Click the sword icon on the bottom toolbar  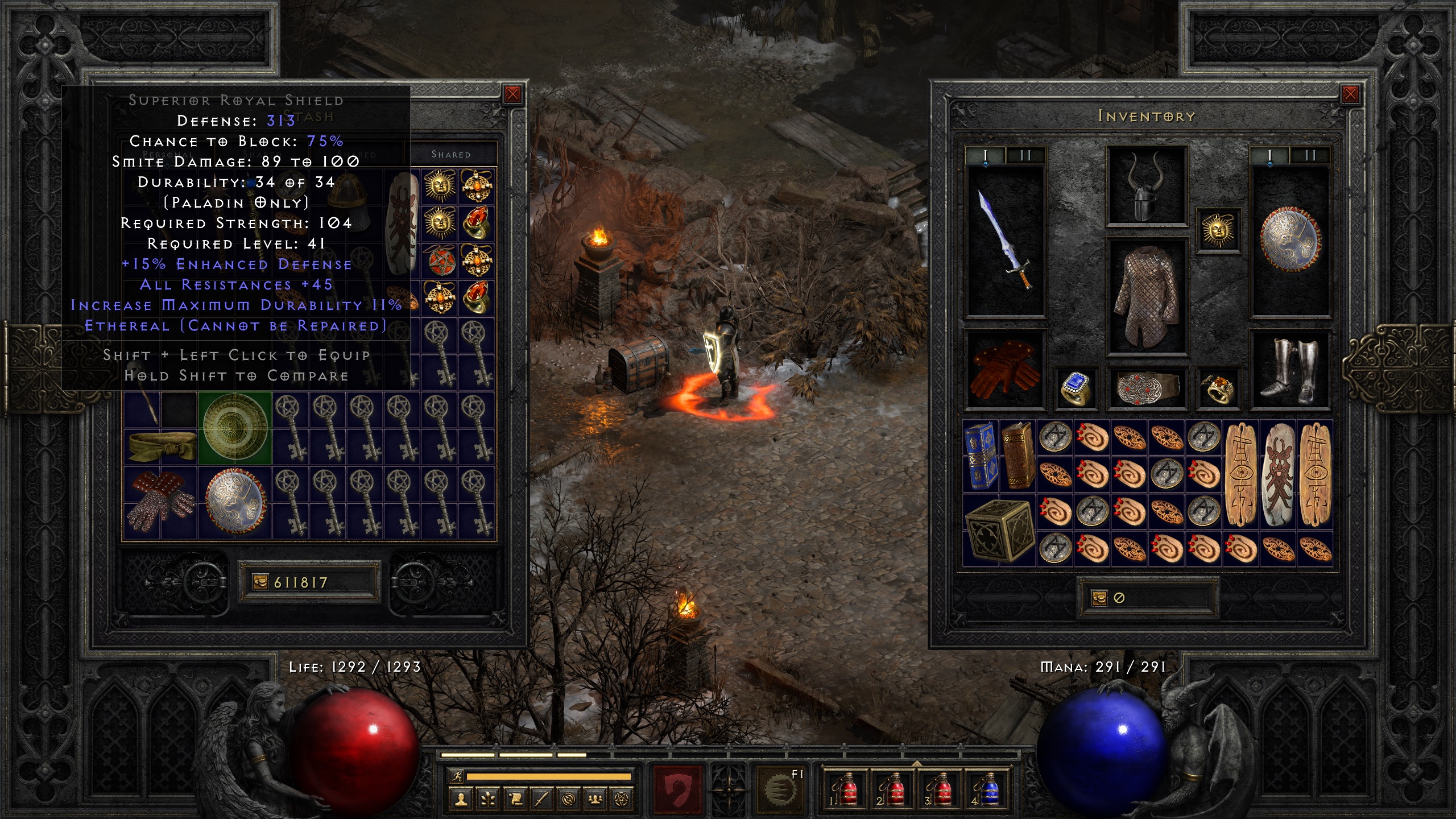542,800
